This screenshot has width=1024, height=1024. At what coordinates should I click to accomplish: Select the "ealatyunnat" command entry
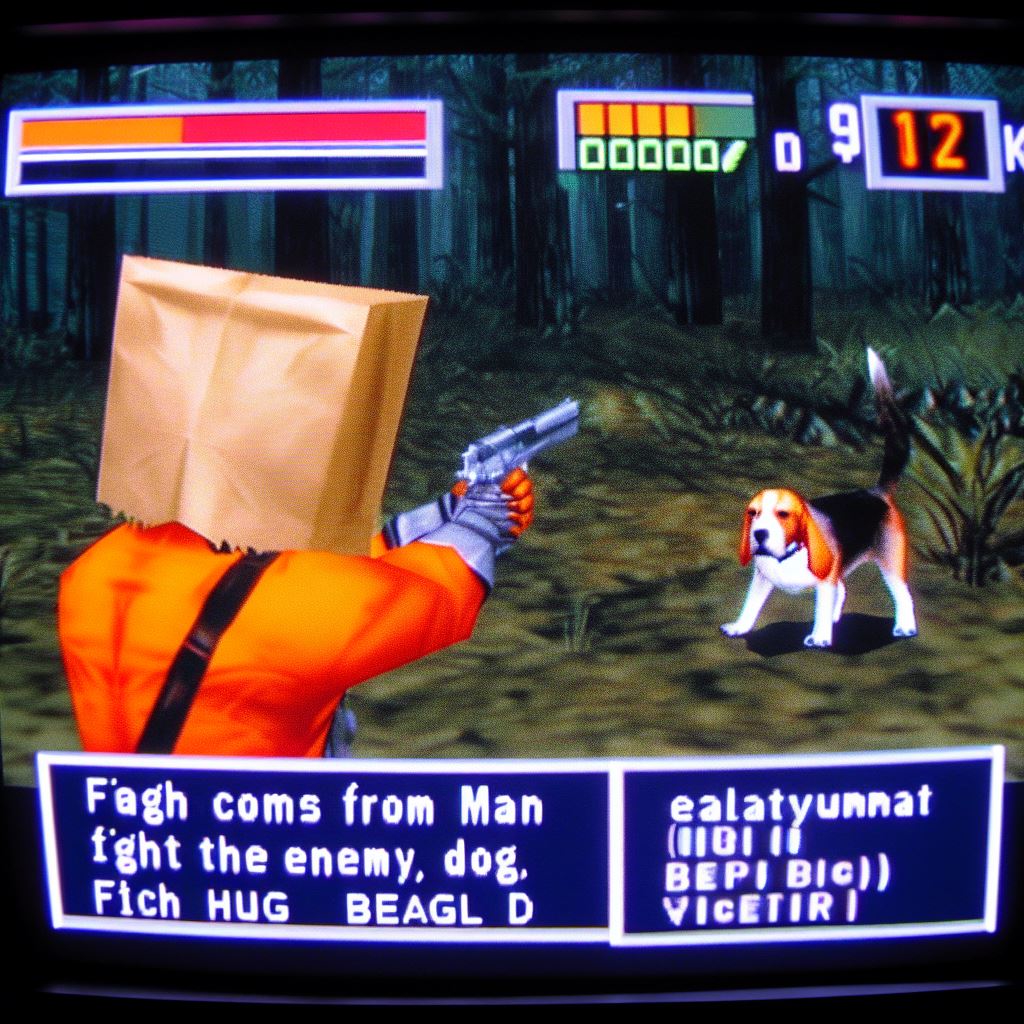[799, 802]
